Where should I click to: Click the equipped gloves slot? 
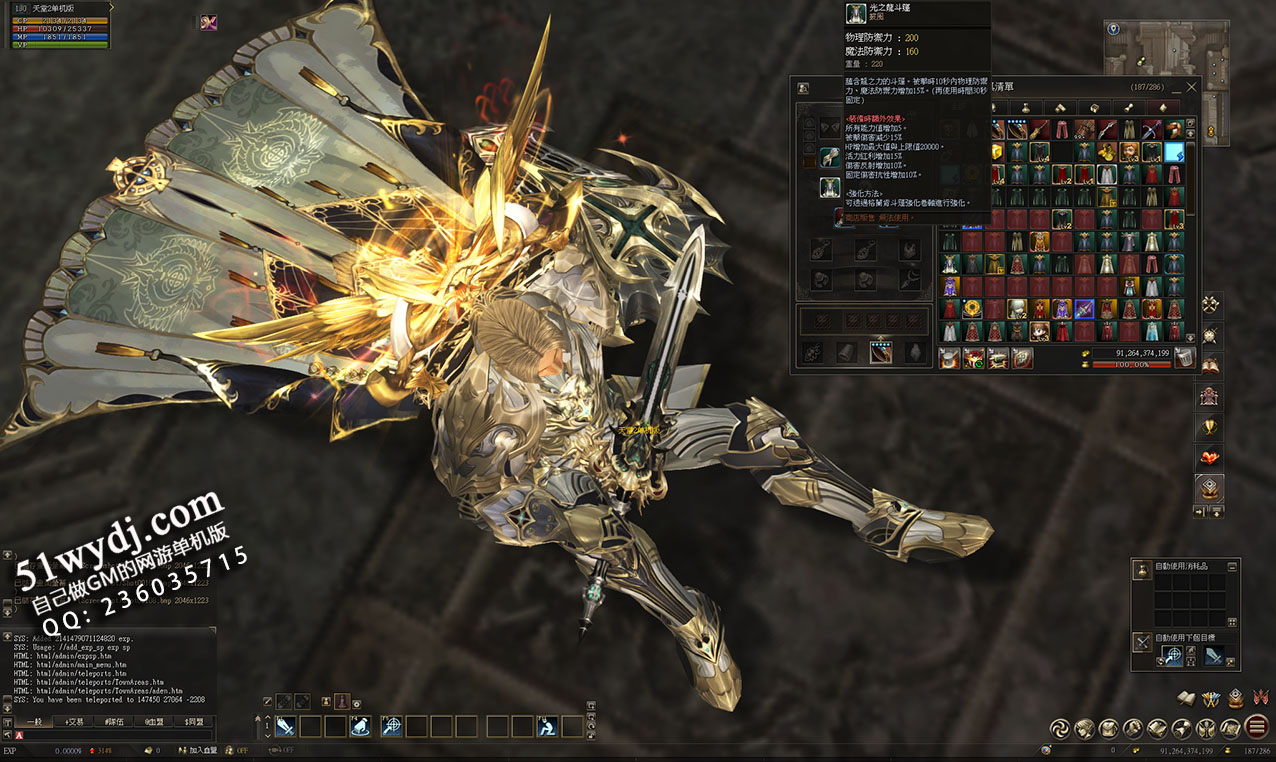point(830,157)
